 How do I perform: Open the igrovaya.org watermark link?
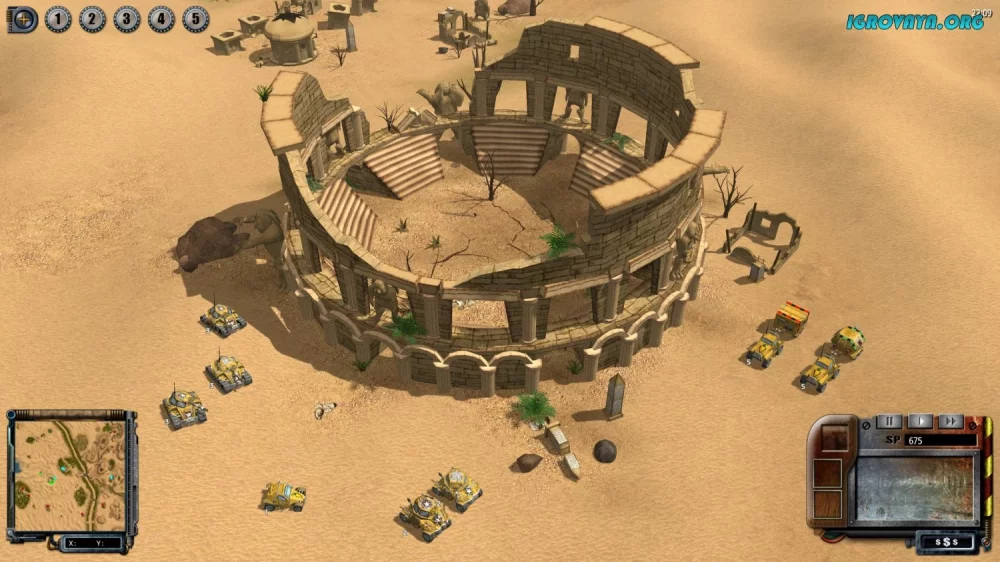pos(915,21)
